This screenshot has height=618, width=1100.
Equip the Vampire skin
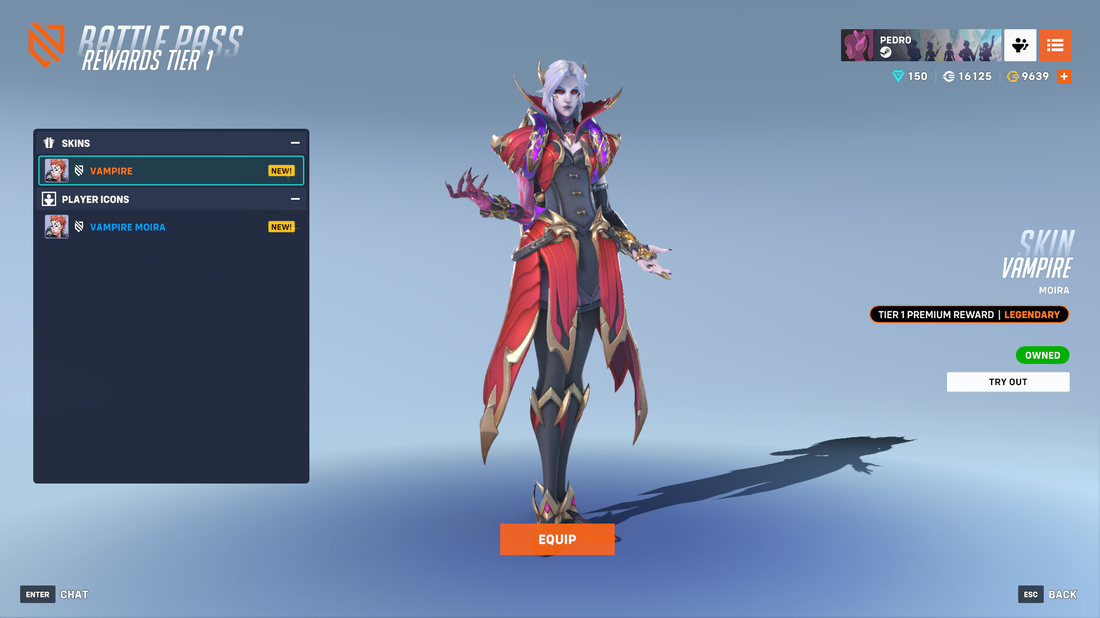[x=557, y=539]
